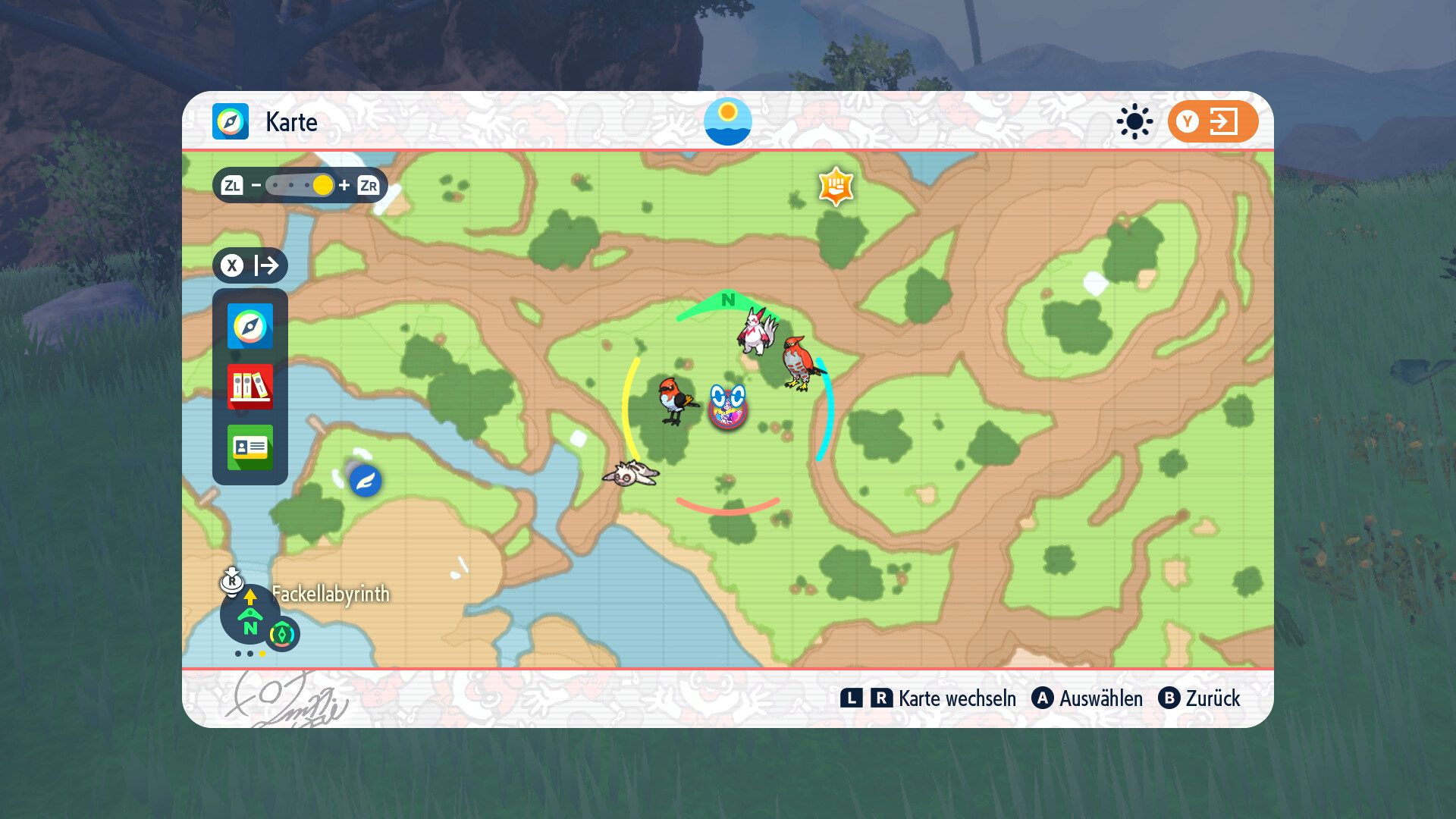The width and height of the screenshot is (1456, 819).
Task: Click the orange exit map button
Action: click(1213, 121)
